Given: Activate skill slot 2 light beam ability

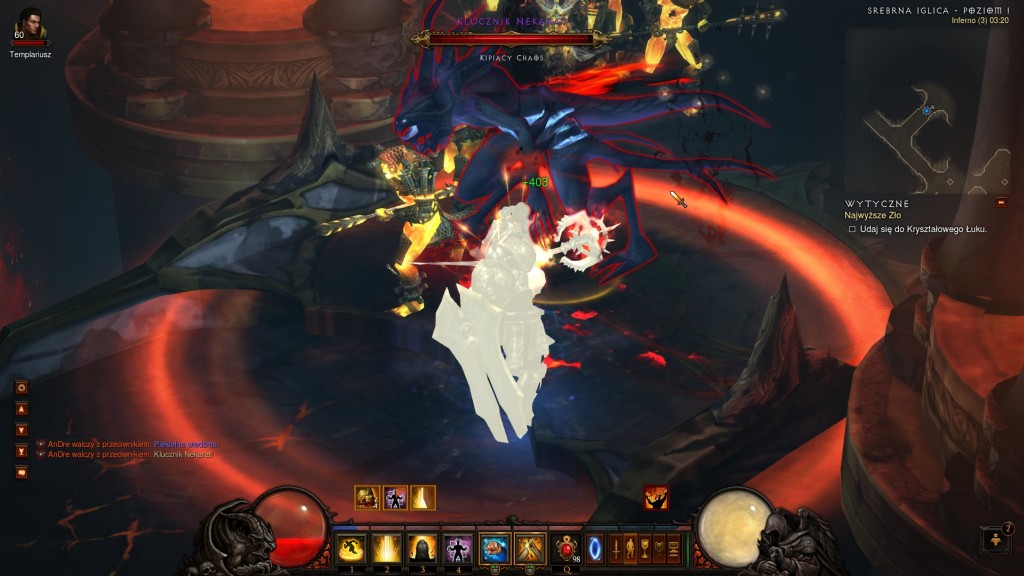Looking at the screenshot, I should 385,548.
